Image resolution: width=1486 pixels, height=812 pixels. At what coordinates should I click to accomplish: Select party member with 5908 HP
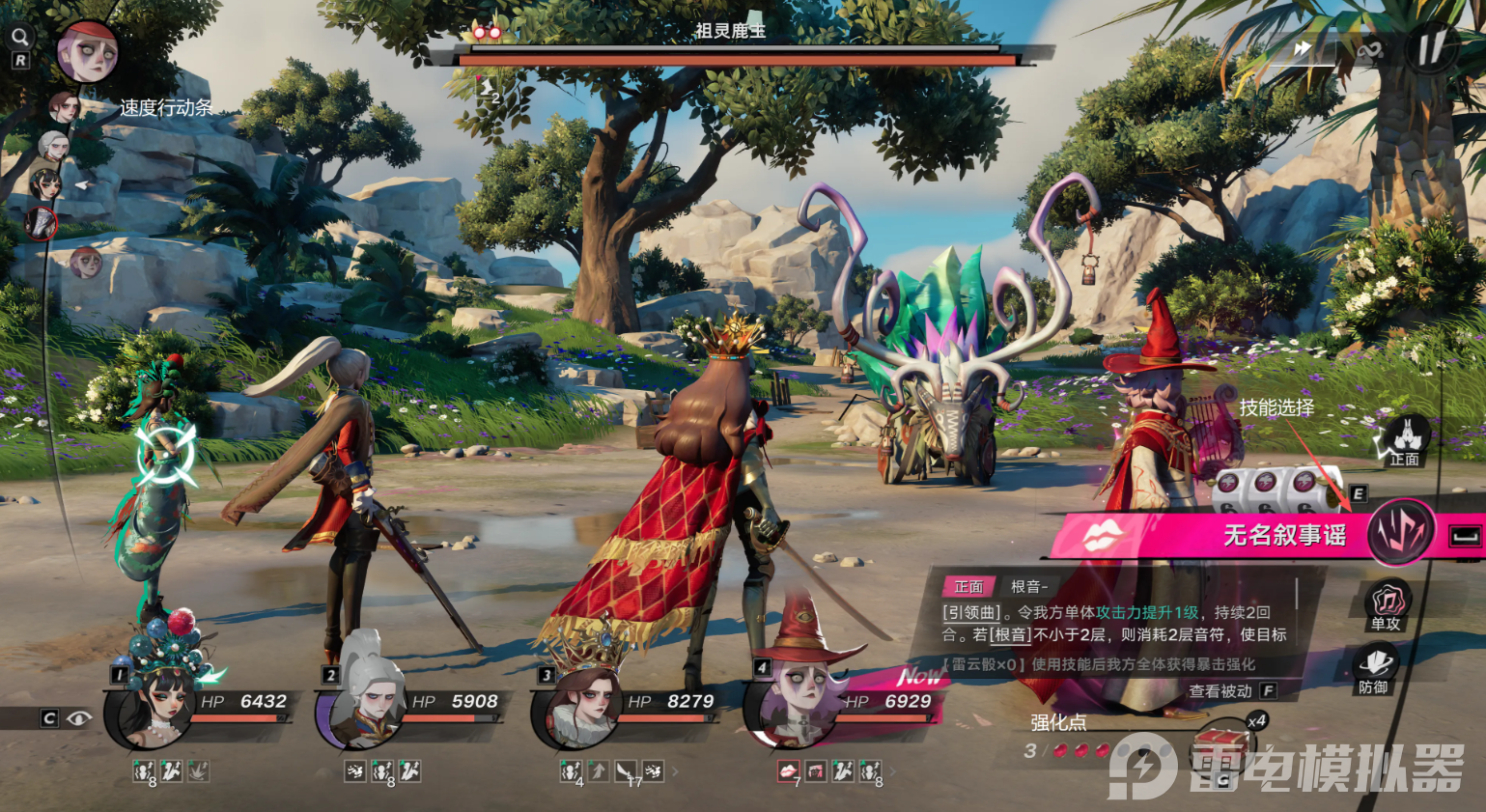coord(369,710)
